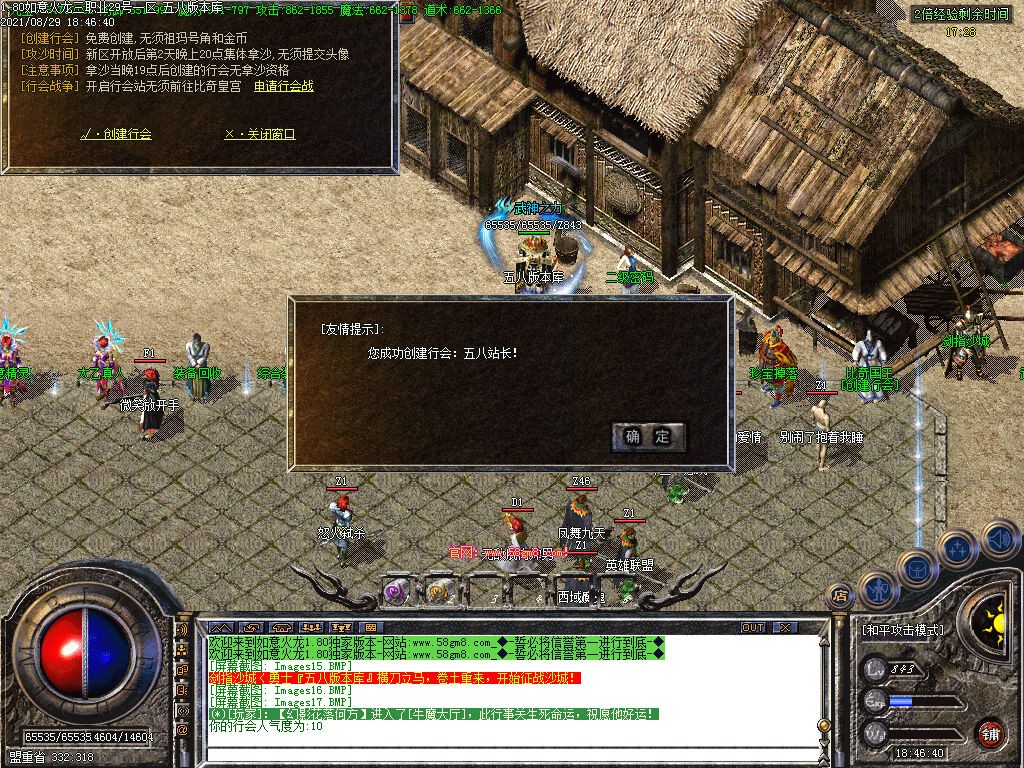Screen dimensions: 1024x768
Task: Open the 店 shop round button
Action: pos(839,597)
